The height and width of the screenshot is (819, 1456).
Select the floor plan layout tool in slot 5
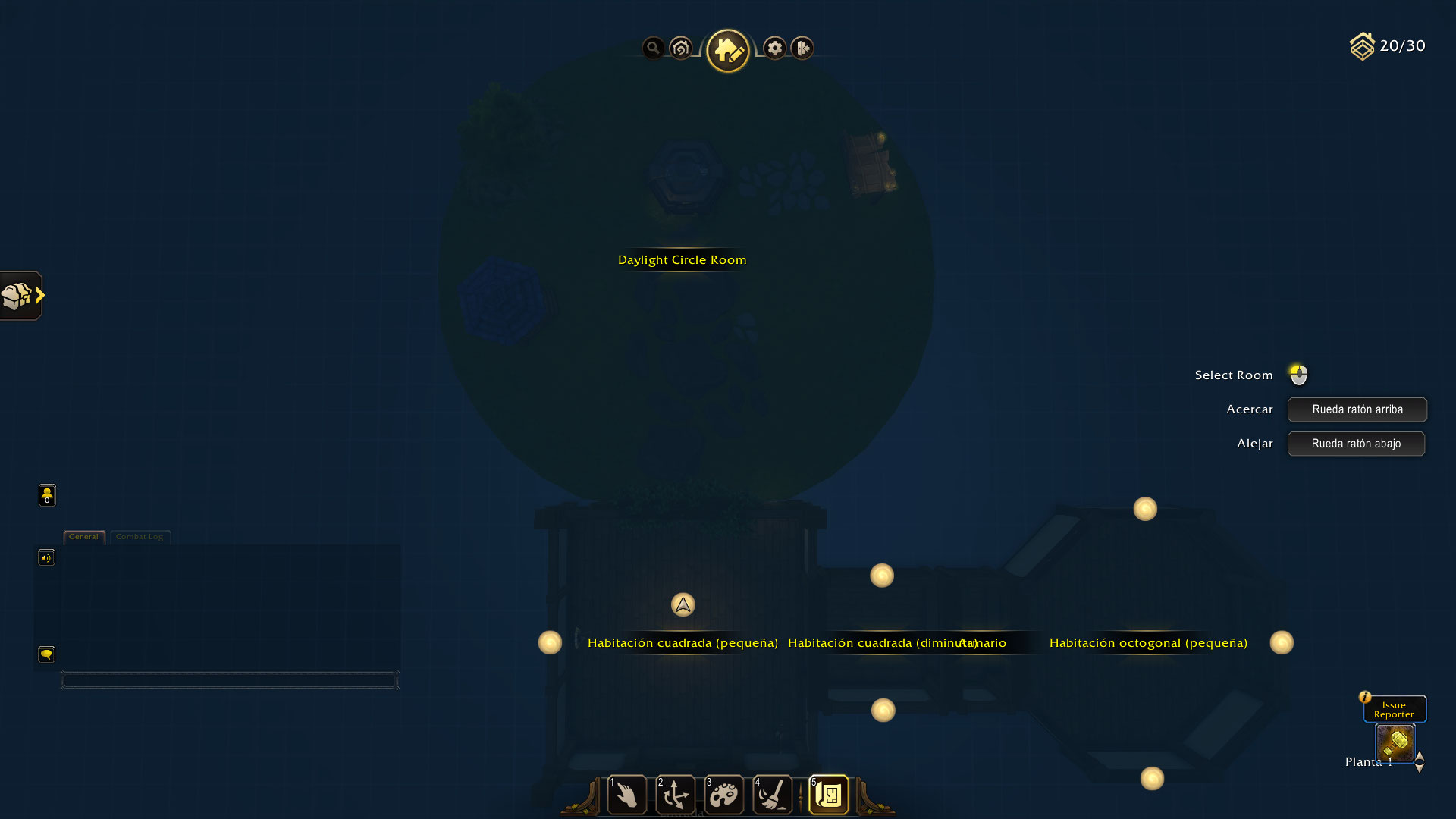pos(829,795)
